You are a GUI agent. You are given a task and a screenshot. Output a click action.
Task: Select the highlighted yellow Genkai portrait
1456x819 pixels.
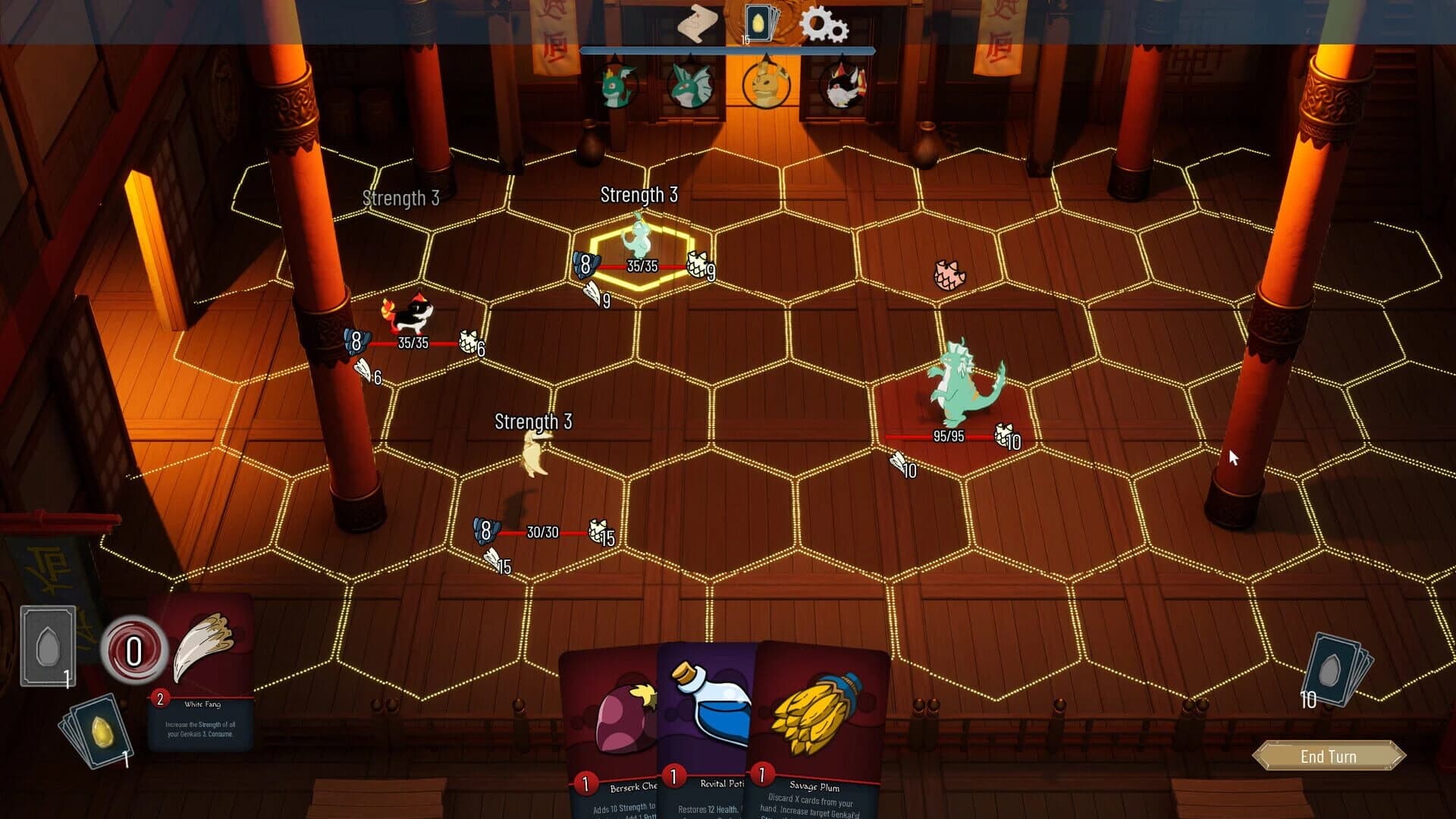click(x=766, y=85)
